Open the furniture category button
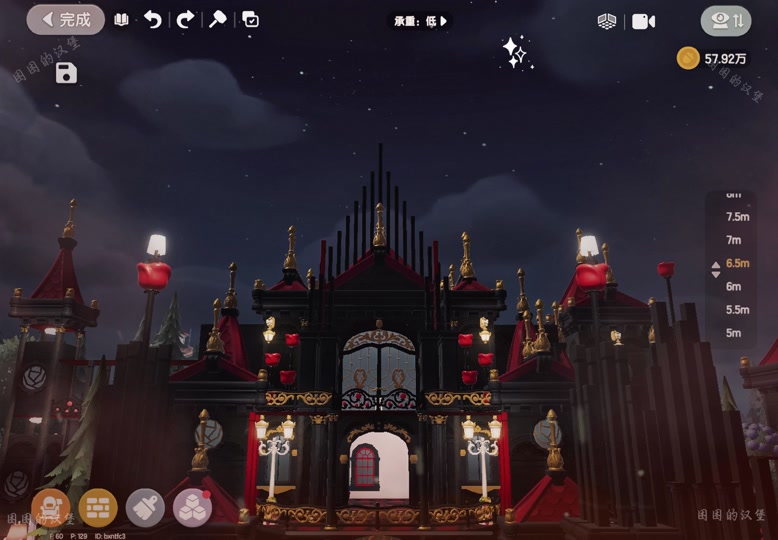This screenshot has width=778, height=540. pos(51,507)
